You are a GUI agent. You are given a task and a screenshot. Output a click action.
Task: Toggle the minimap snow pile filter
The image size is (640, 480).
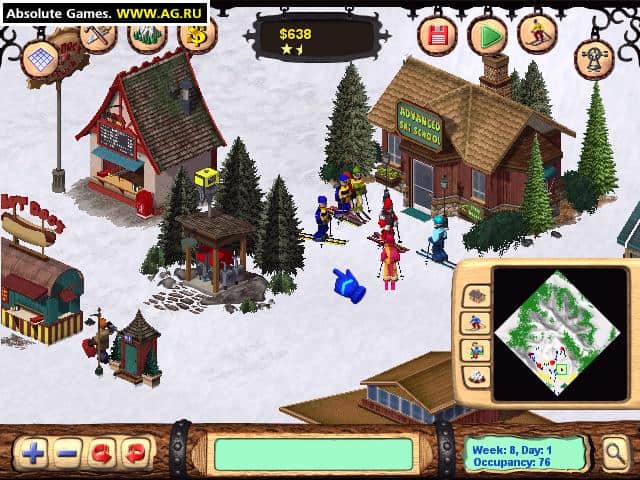coord(476,377)
